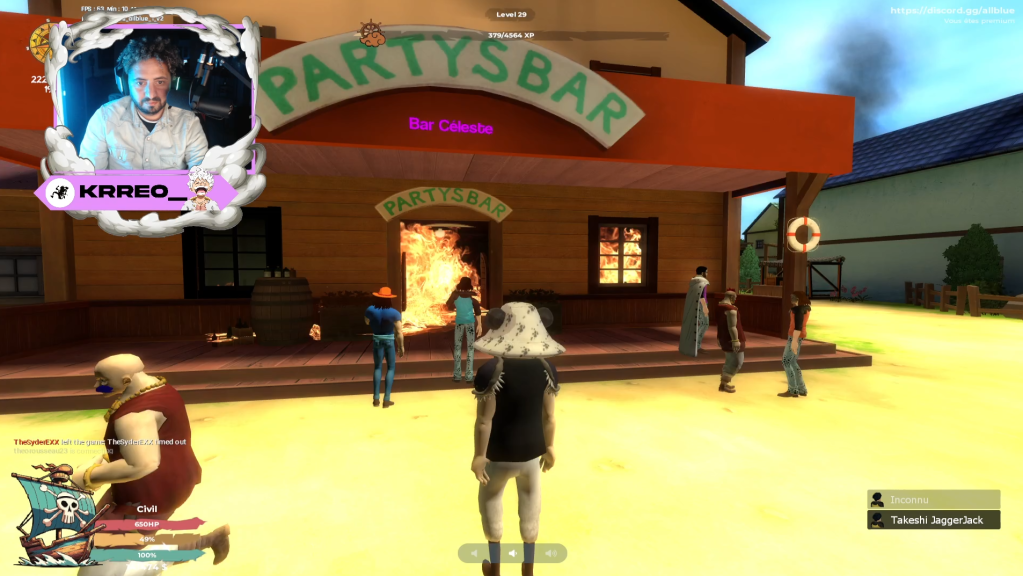
Task: Choose the medium volume speaker icon
Action: [x=512, y=553]
